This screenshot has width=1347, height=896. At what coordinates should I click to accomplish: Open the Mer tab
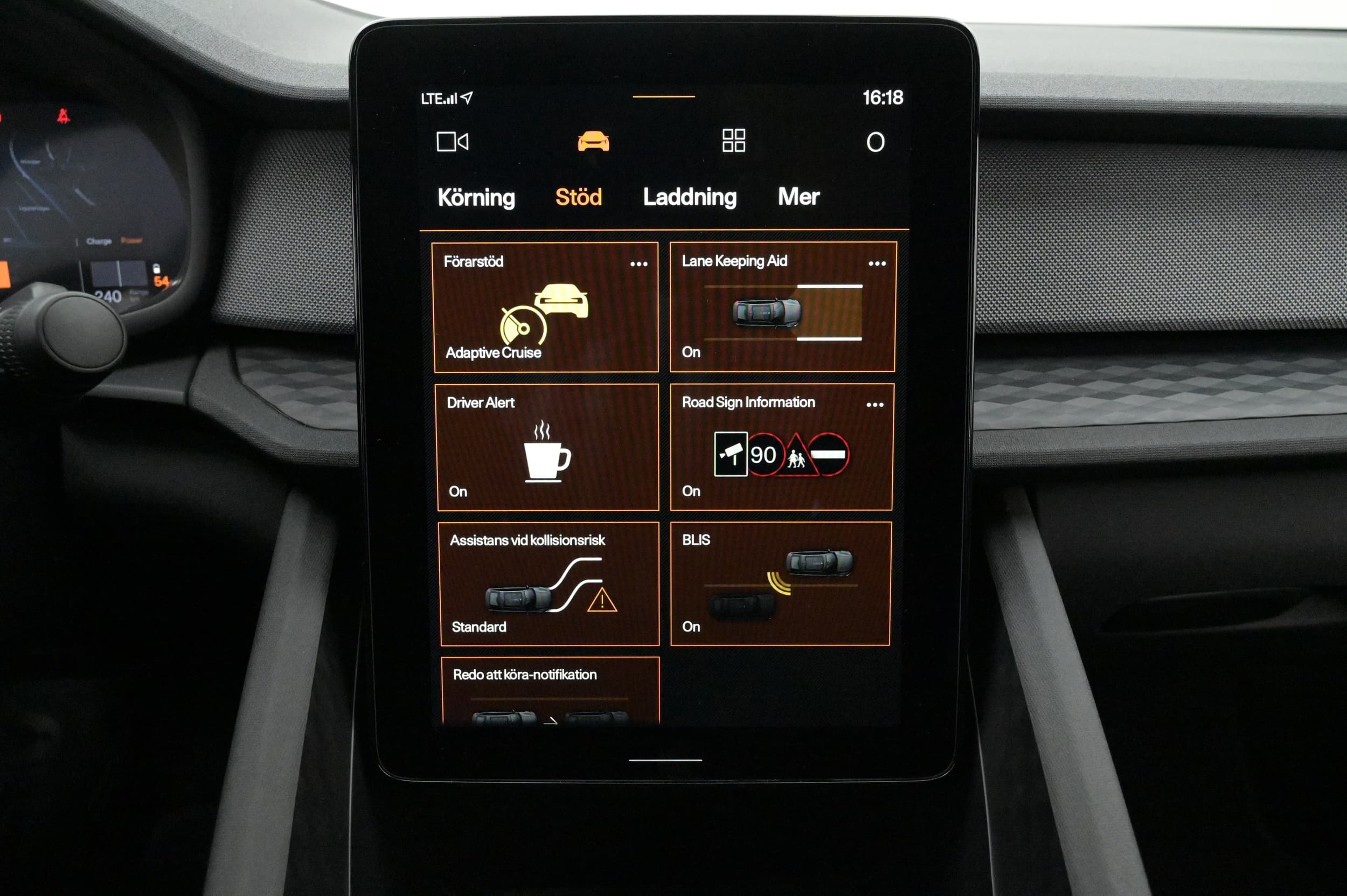[799, 197]
